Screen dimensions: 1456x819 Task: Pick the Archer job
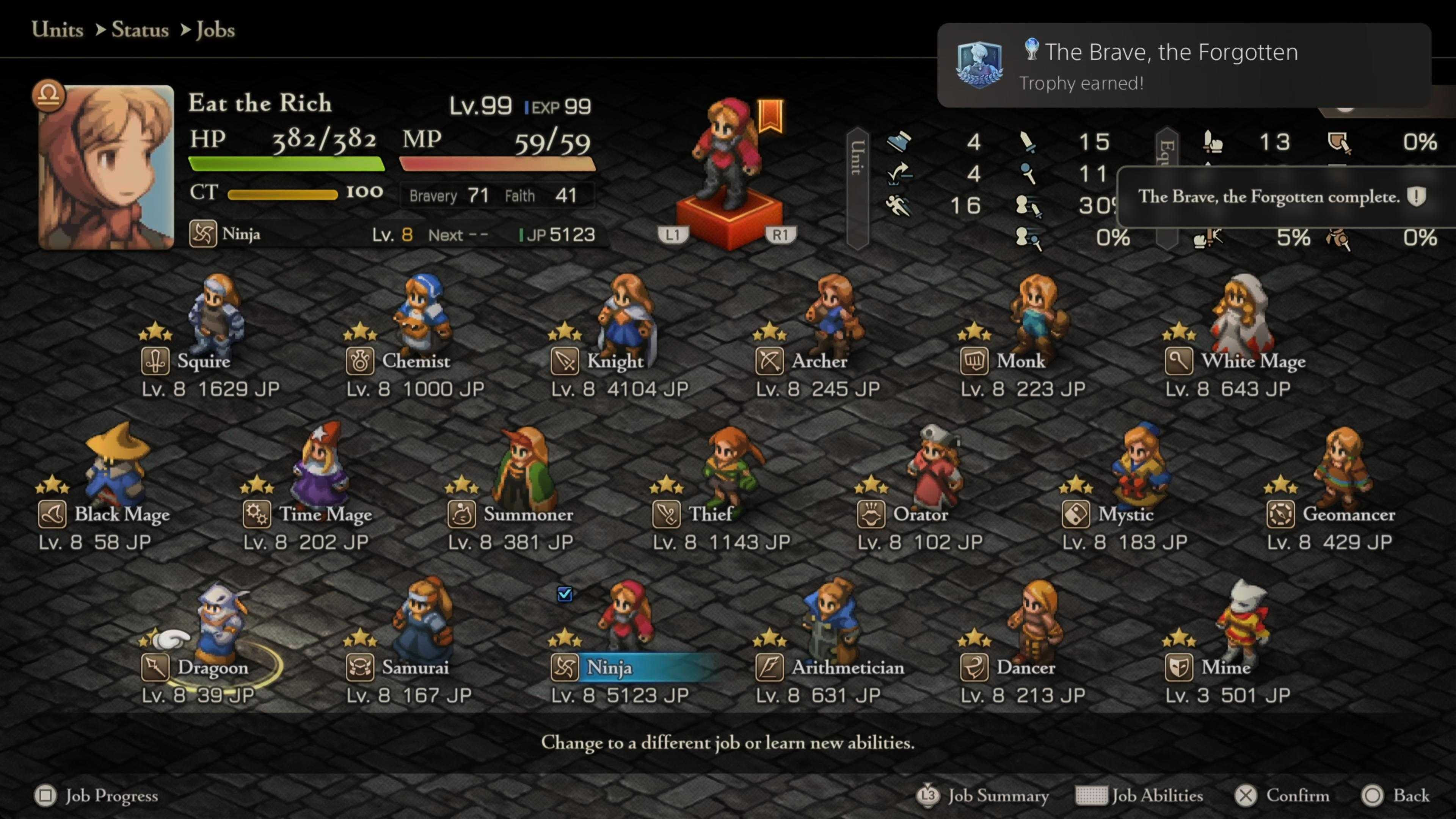click(x=819, y=361)
